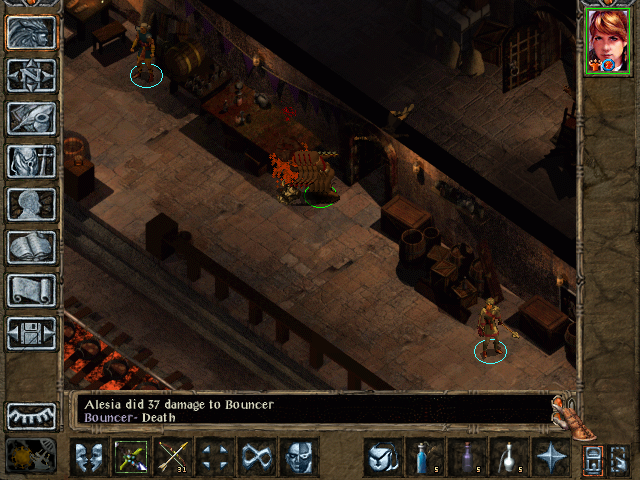This screenshot has height=480, width=640.
Task: Use the white flask quick item
Action: tap(508, 457)
